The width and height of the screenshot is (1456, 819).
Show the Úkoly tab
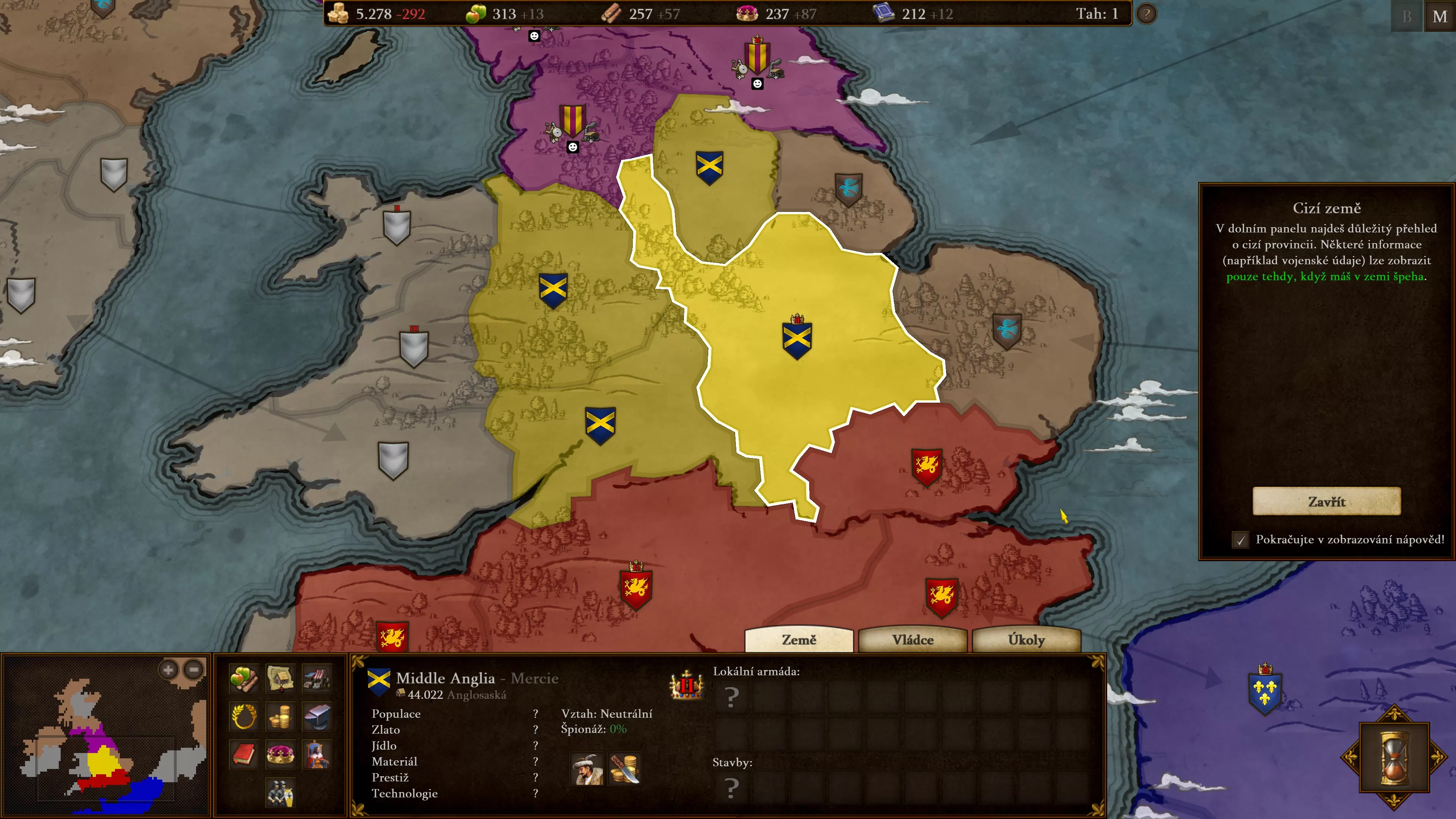1026,640
